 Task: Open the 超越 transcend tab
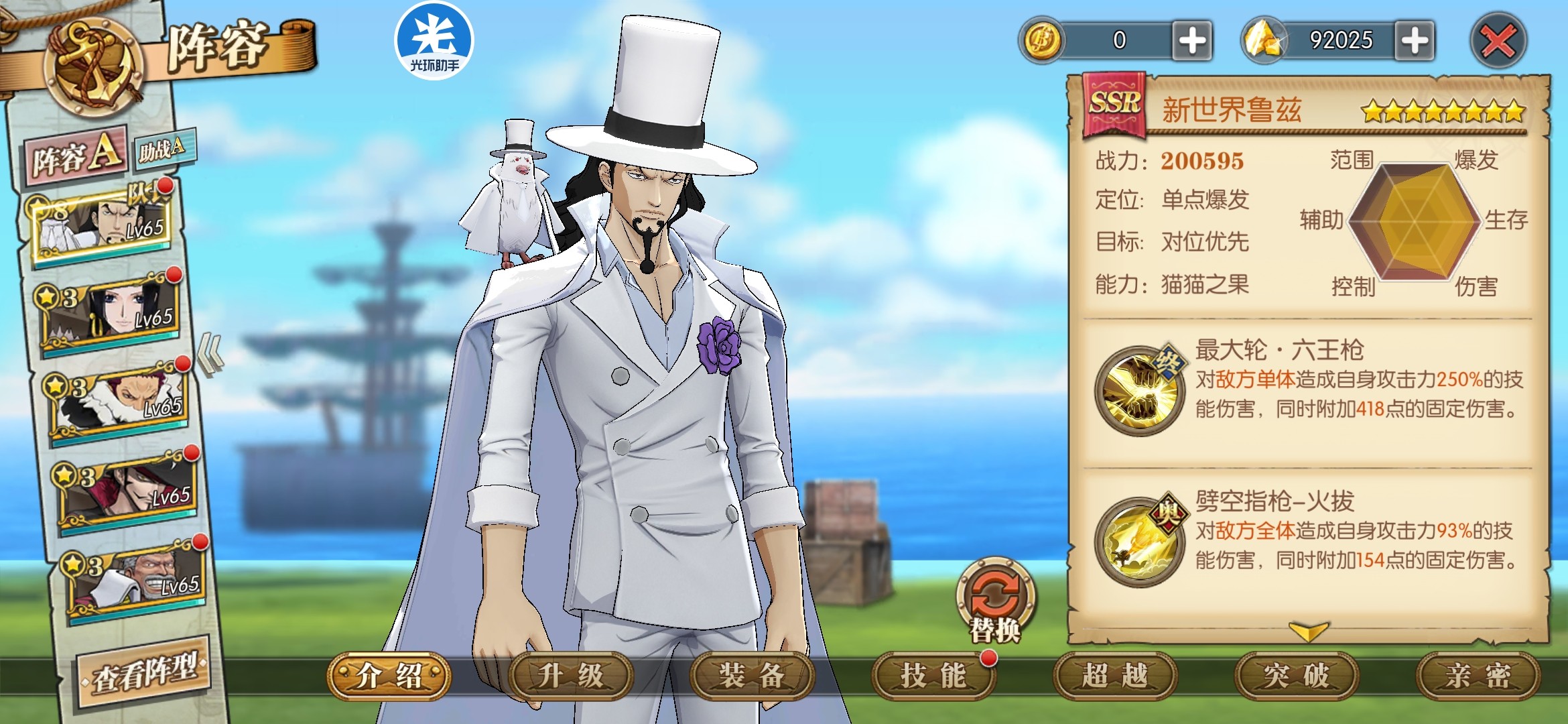tap(1114, 676)
